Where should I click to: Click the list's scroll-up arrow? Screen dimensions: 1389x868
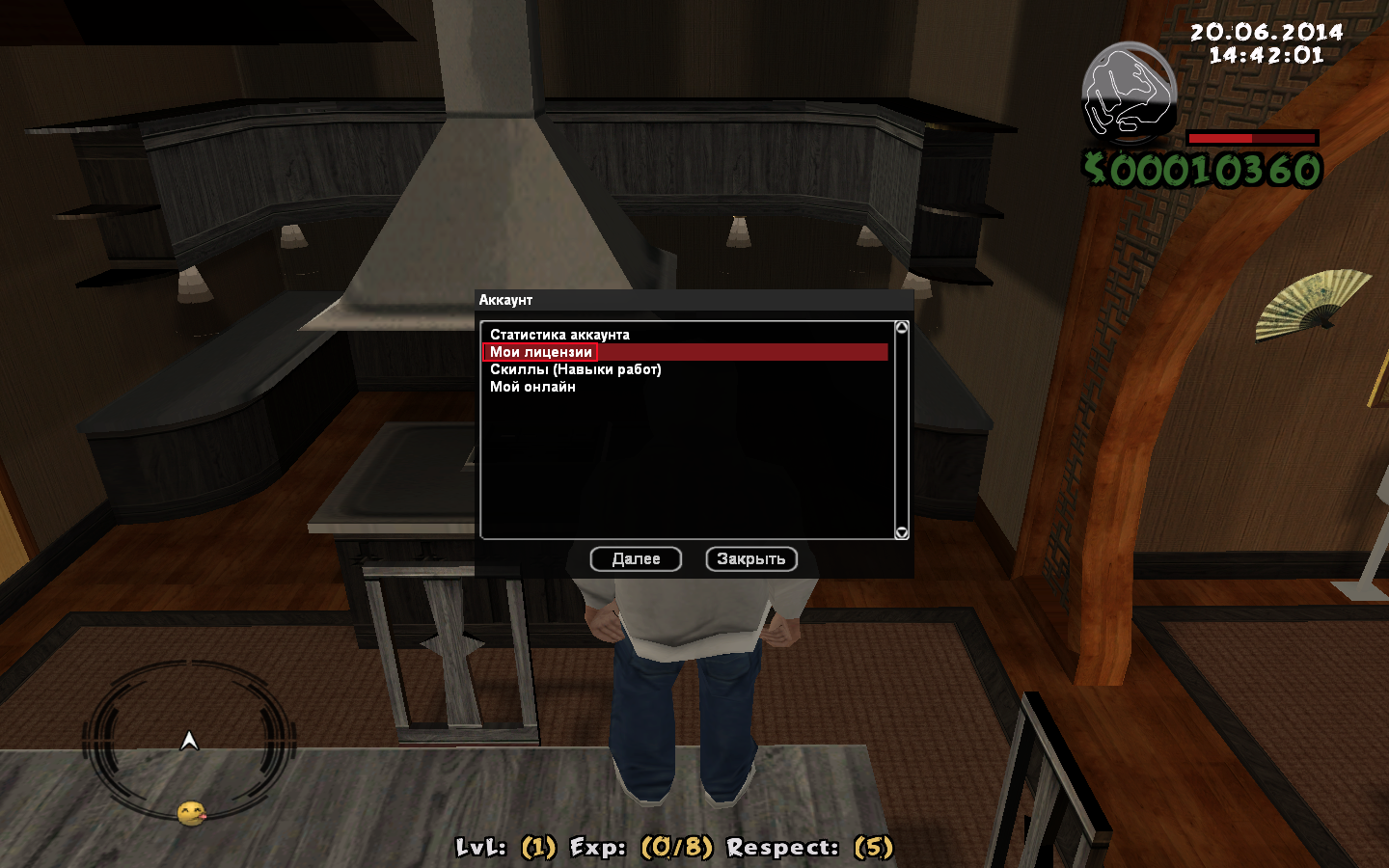coord(902,328)
